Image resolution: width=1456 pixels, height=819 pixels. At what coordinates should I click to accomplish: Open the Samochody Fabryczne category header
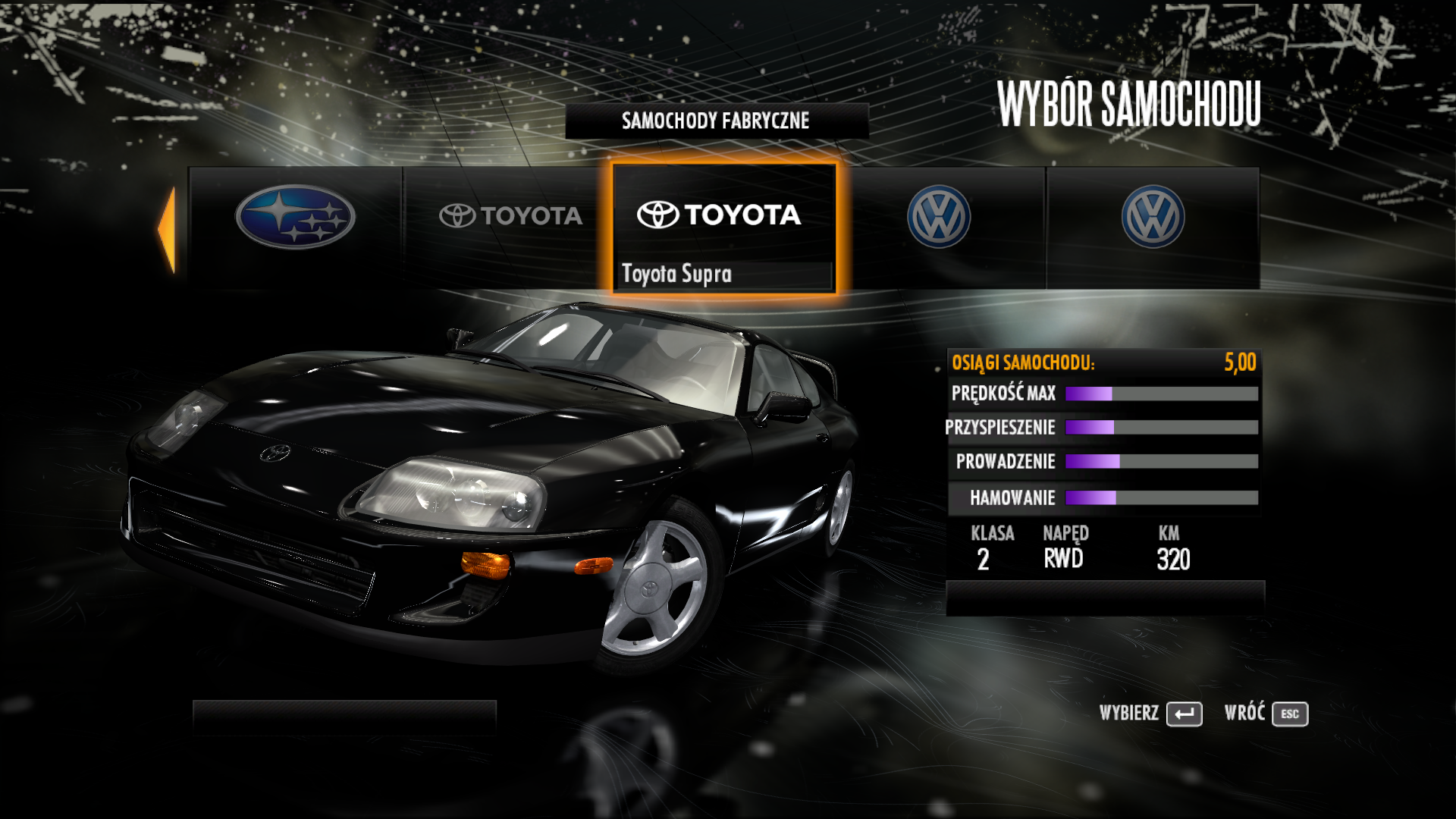[x=716, y=121]
